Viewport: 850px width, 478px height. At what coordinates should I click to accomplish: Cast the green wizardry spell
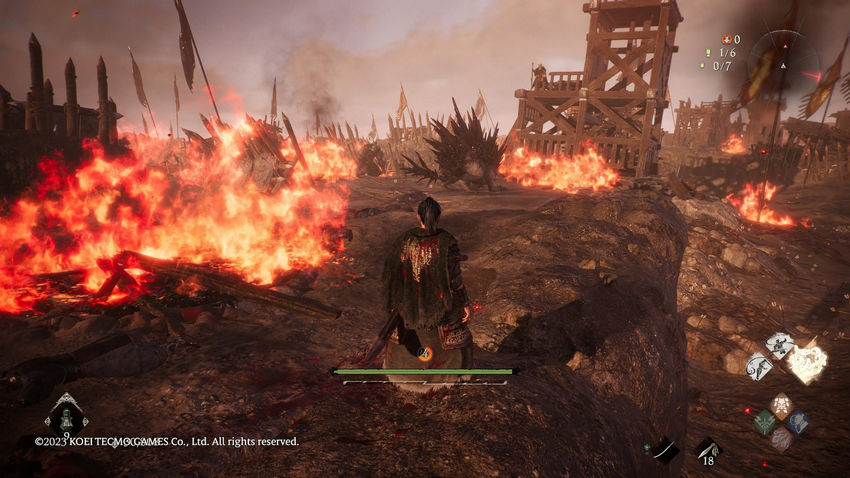click(x=765, y=422)
